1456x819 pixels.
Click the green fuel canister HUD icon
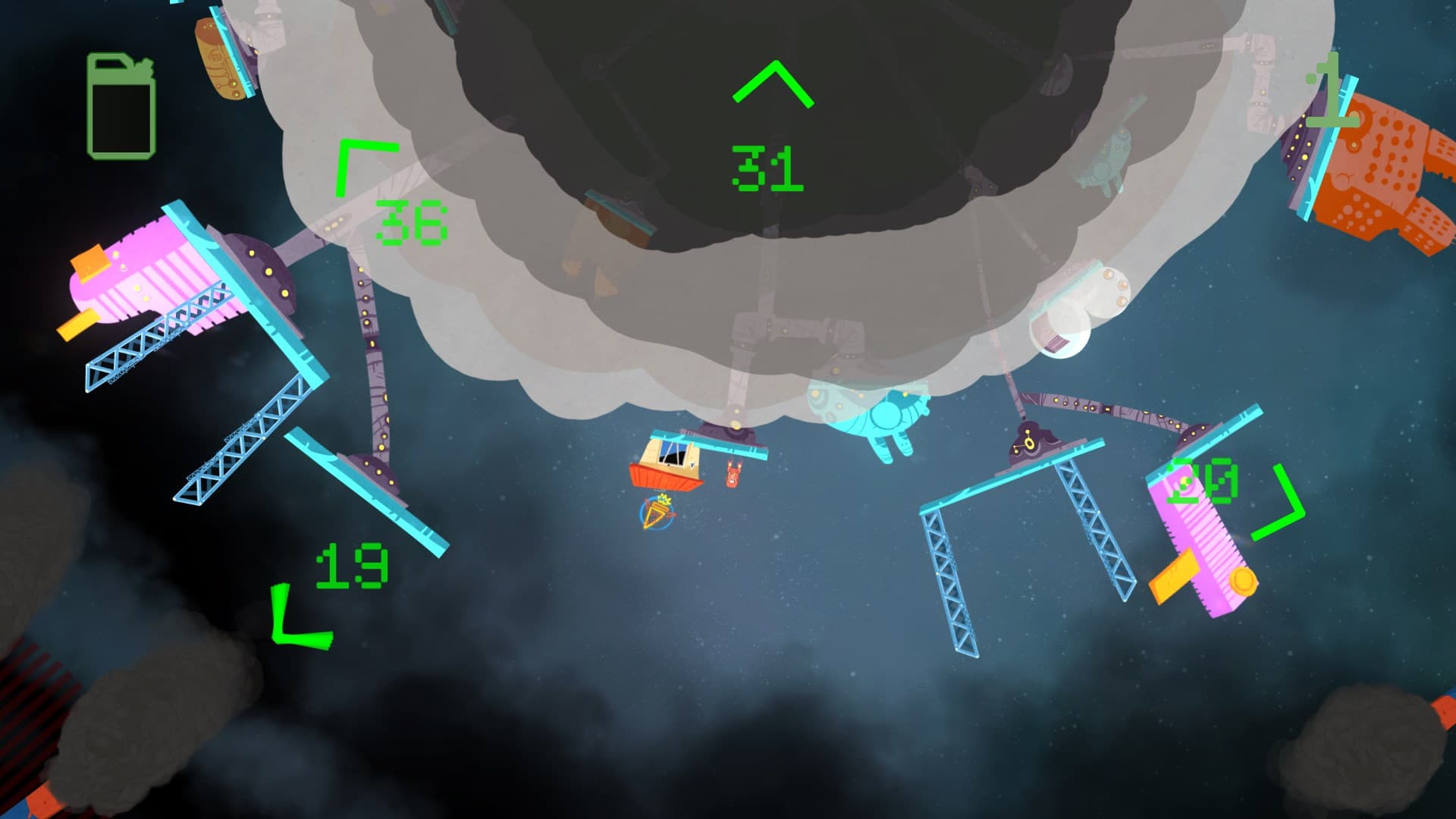[120, 105]
